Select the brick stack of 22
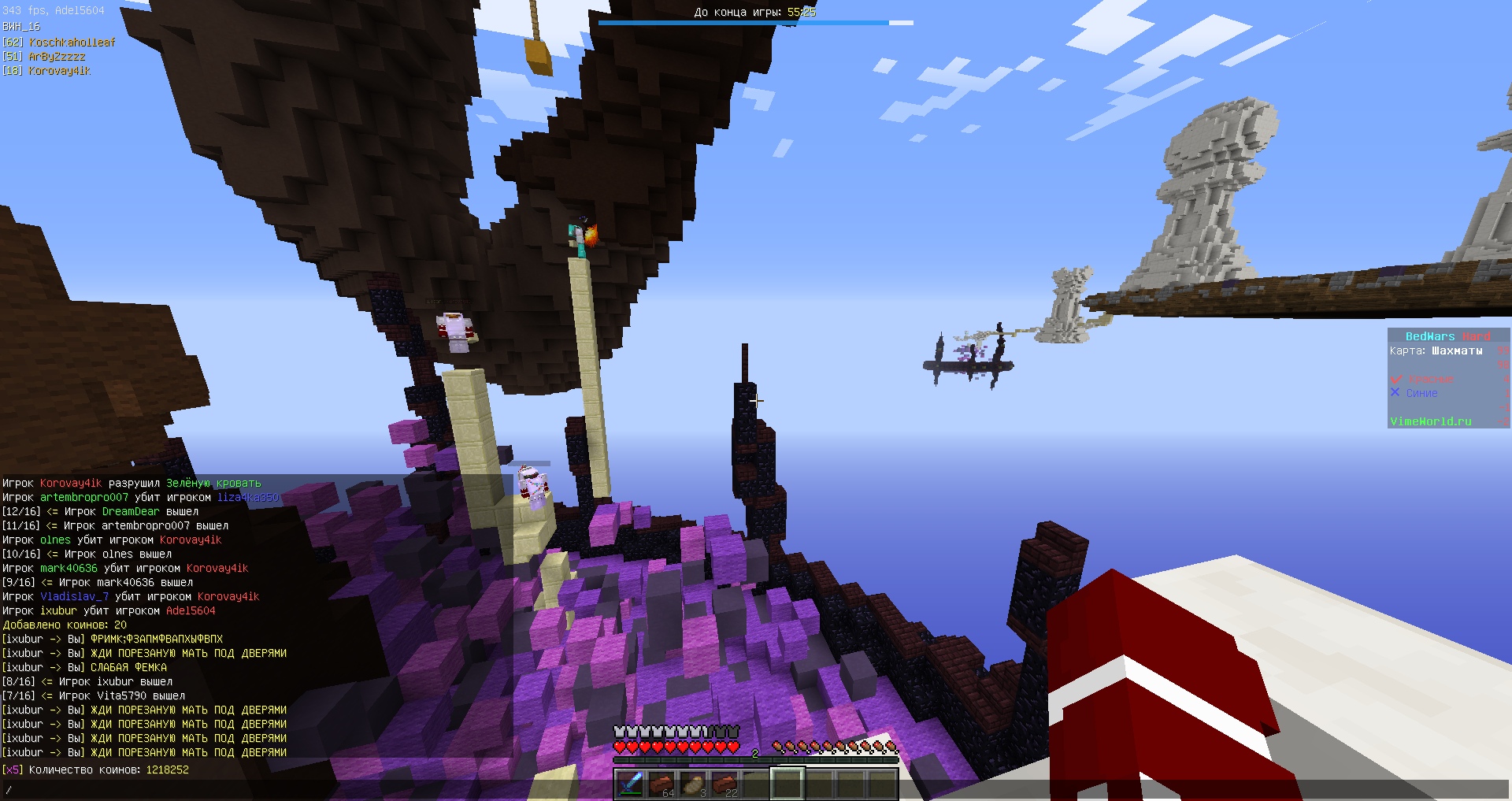Viewport: 1512px width, 801px height. click(x=724, y=784)
